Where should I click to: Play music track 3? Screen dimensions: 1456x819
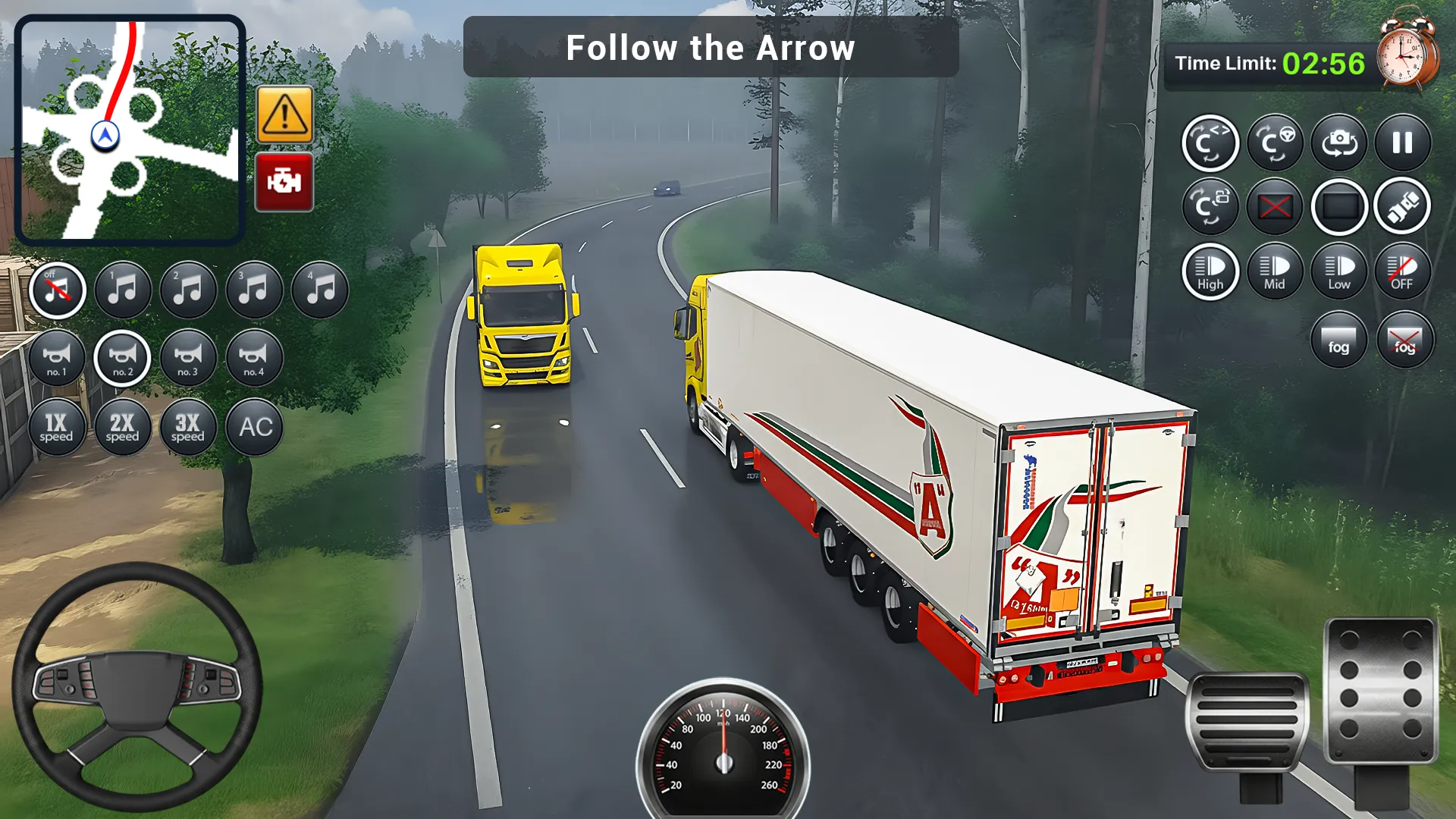[254, 290]
